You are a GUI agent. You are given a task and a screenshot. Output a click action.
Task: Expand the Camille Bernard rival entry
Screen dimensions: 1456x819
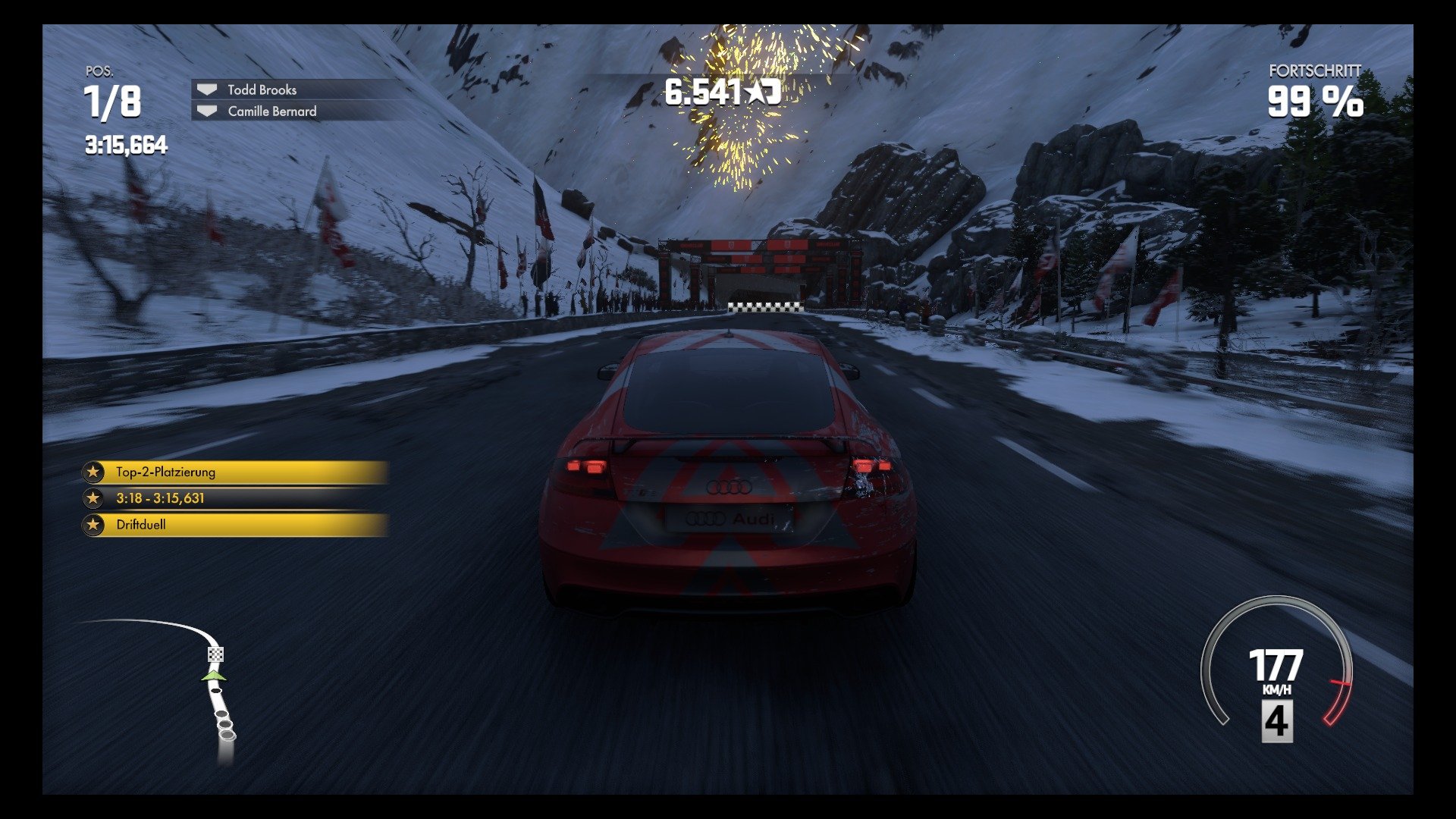pos(273,111)
